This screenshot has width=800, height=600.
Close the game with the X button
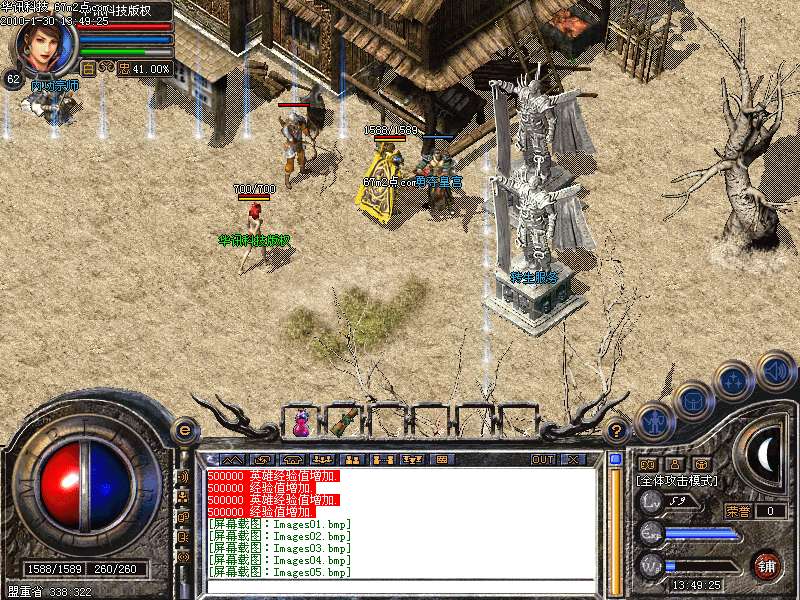pos(573,460)
